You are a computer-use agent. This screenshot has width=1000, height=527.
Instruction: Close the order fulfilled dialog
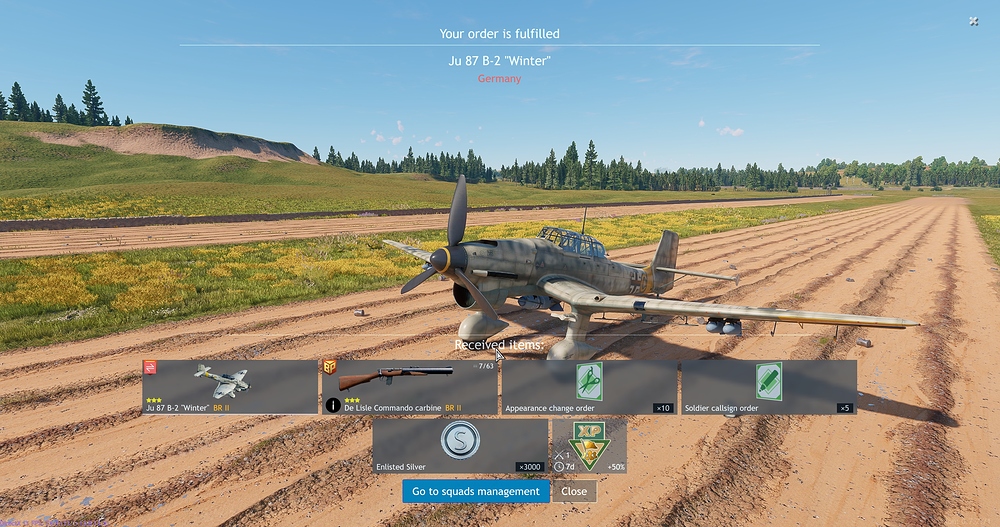[574, 491]
